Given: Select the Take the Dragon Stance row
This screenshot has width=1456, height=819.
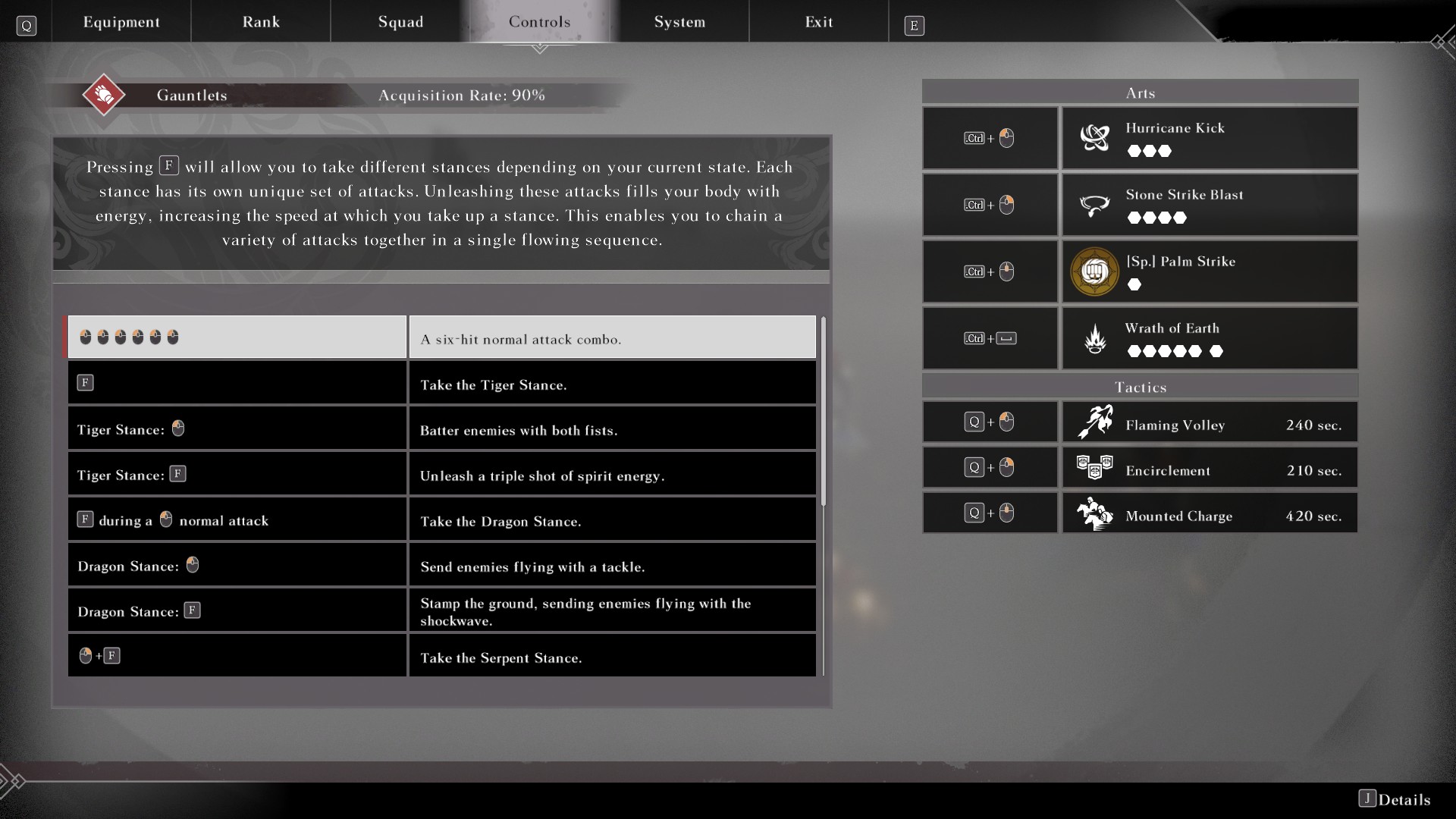Looking at the screenshot, I should 441,519.
